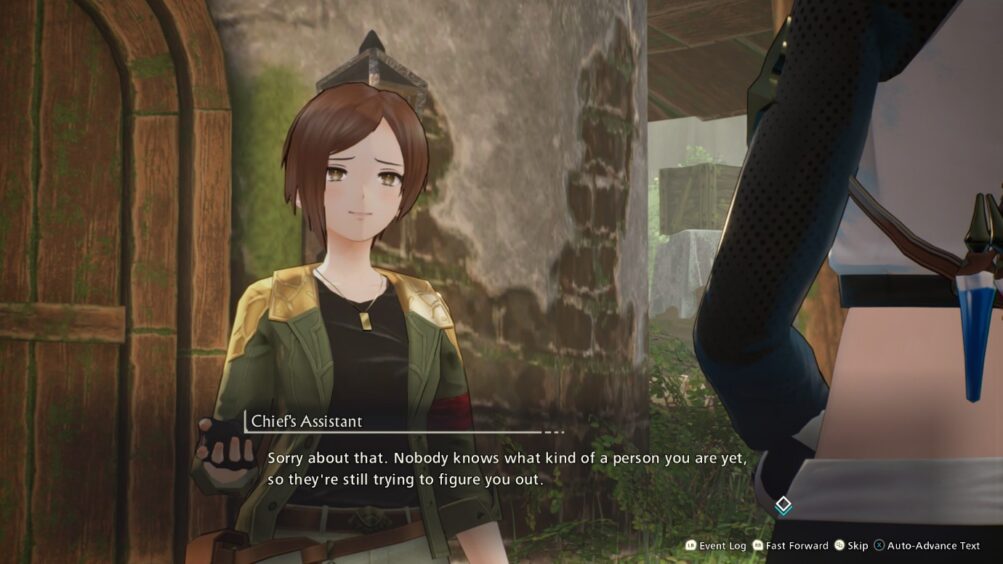
Task: Skip the current cutscene
Action: 851,545
